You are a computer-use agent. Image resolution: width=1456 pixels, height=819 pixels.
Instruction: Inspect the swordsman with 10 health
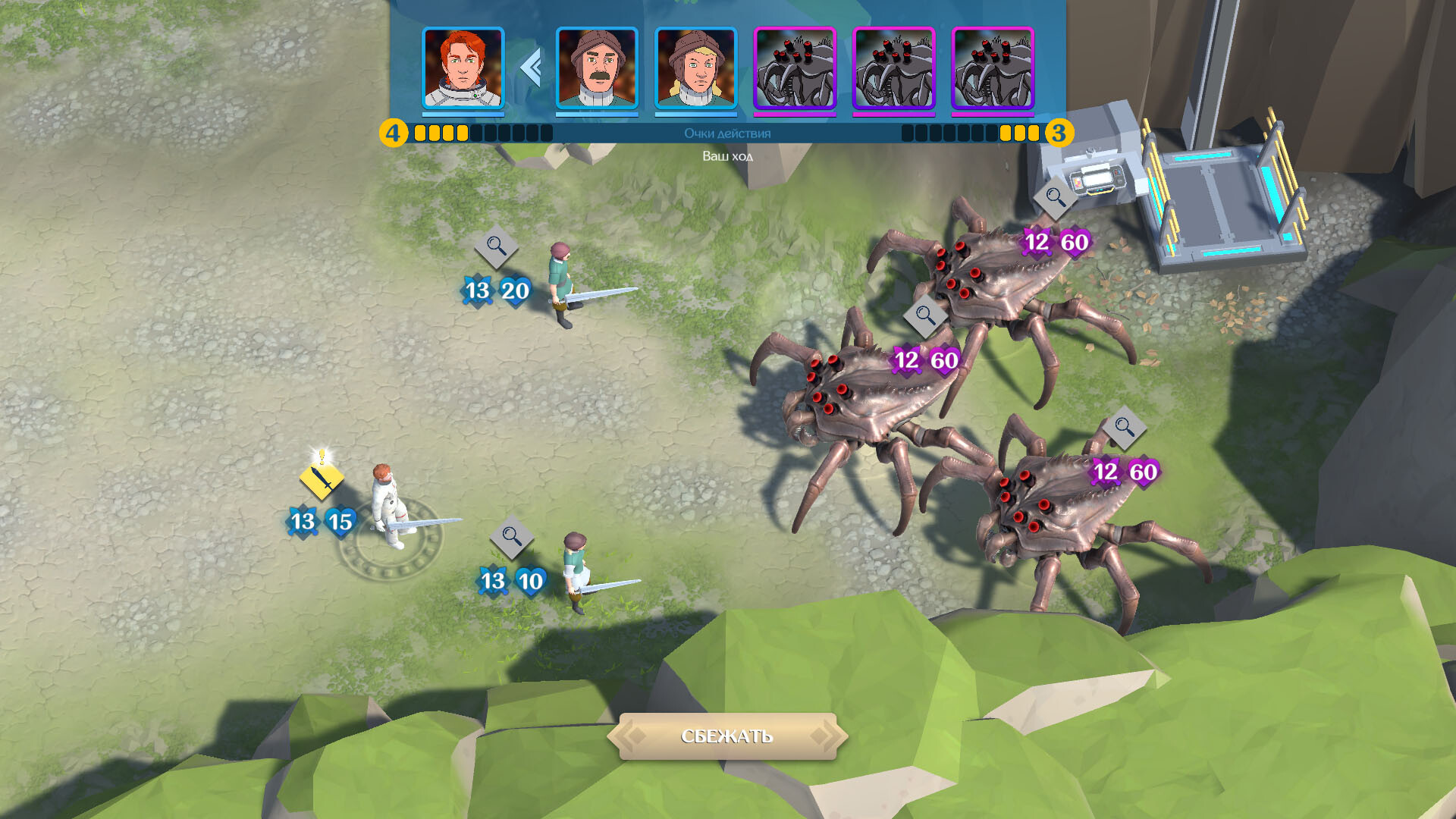tap(512, 538)
